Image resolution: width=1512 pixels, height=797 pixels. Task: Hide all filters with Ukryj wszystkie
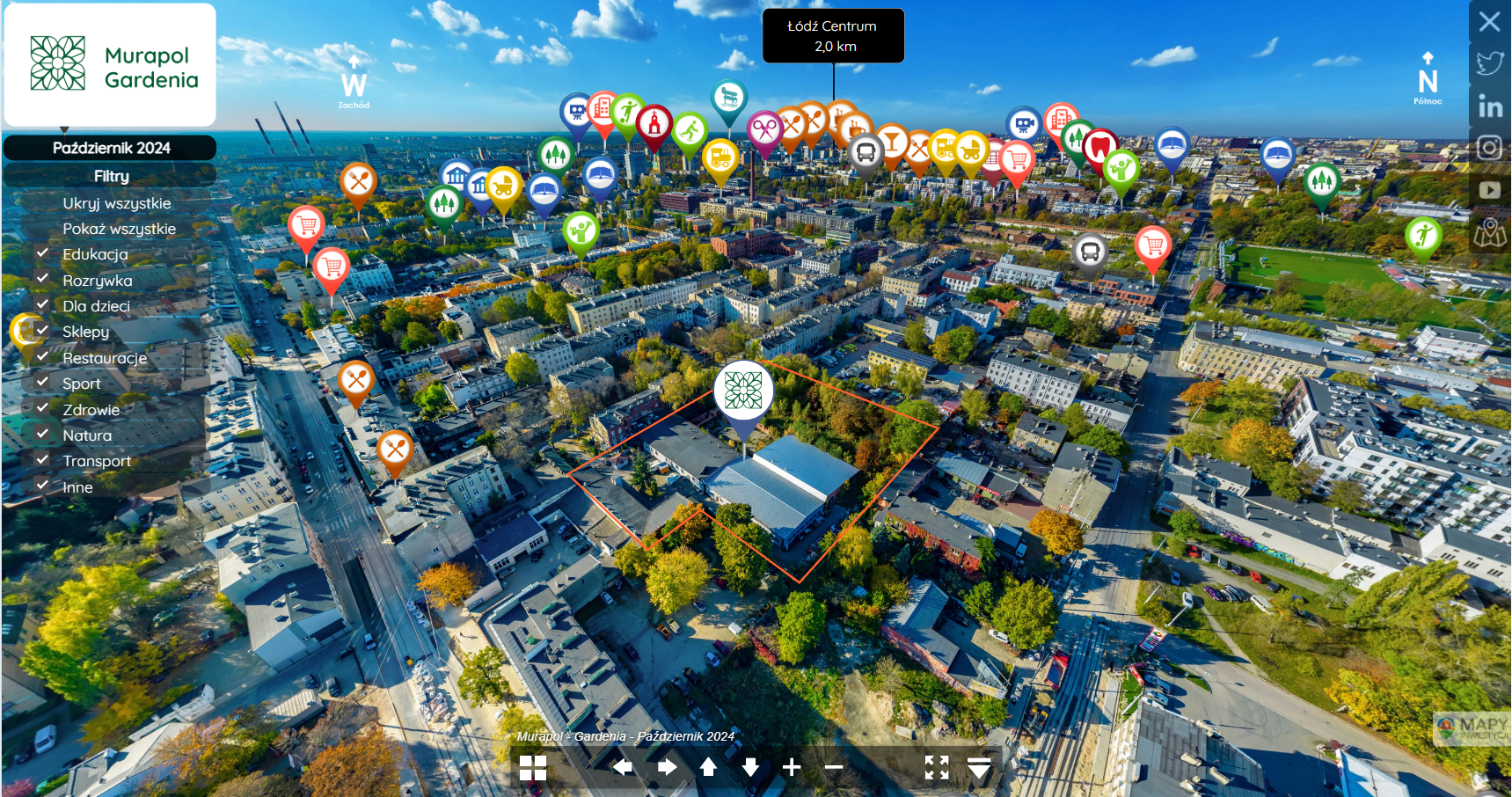116,203
